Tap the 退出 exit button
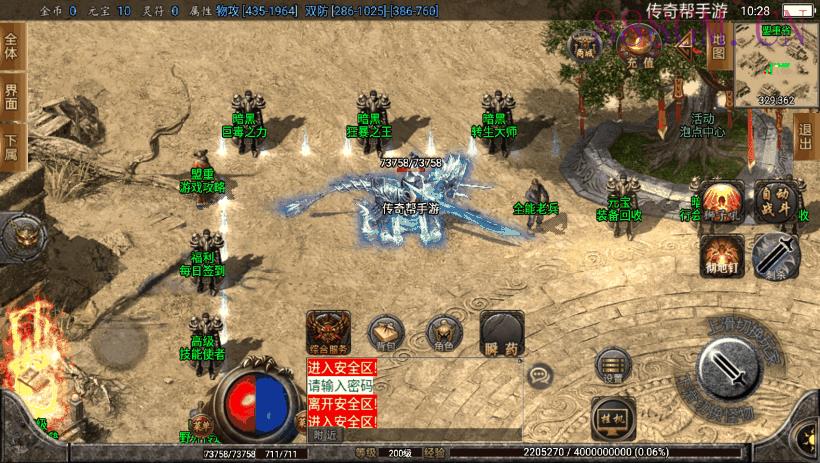820x463 pixels. [806, 133]
